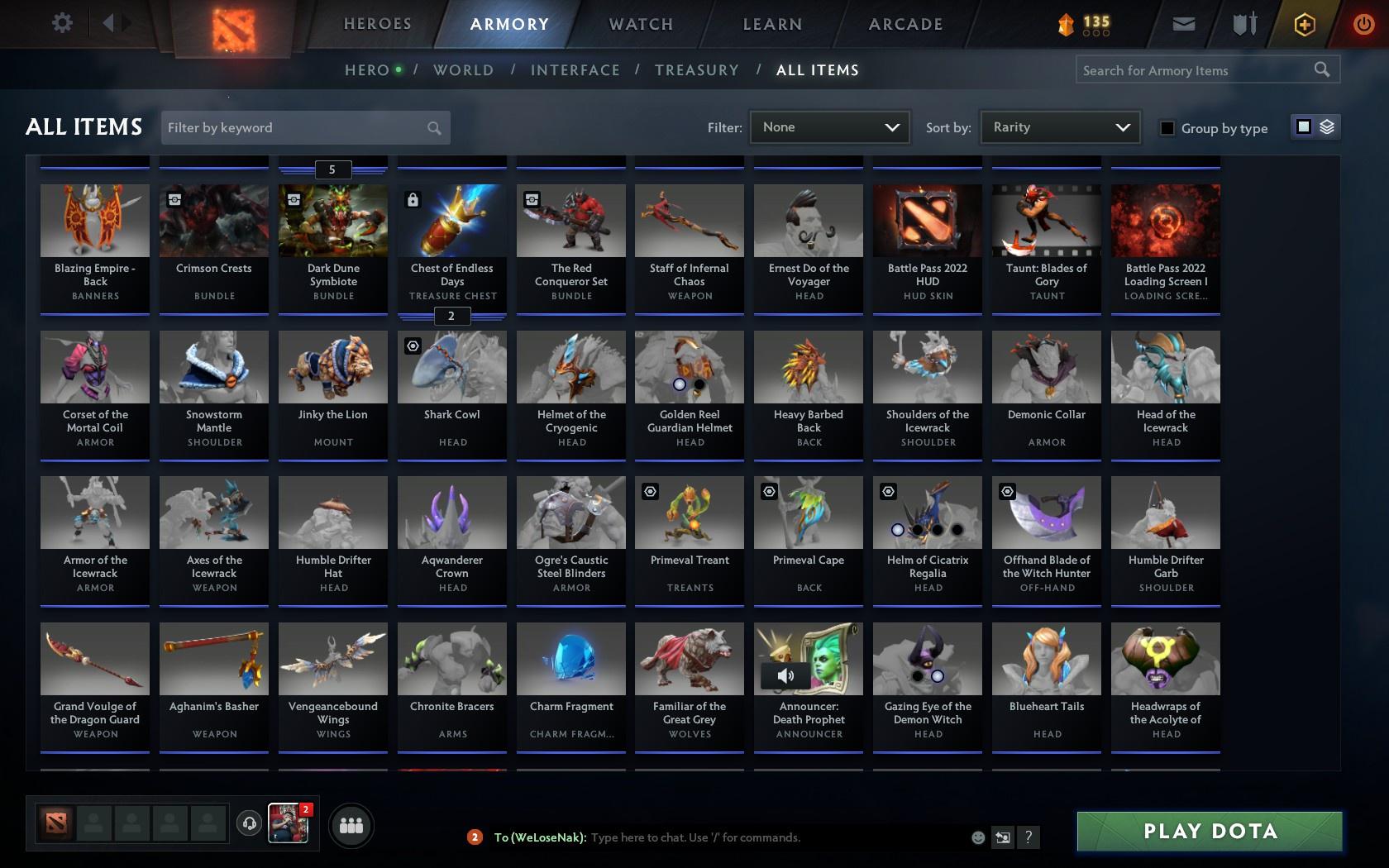The height and width of the screenshot is (868, 1389).
Task: Switch to stacked item view layers toggle
Action: point(1326,128)
